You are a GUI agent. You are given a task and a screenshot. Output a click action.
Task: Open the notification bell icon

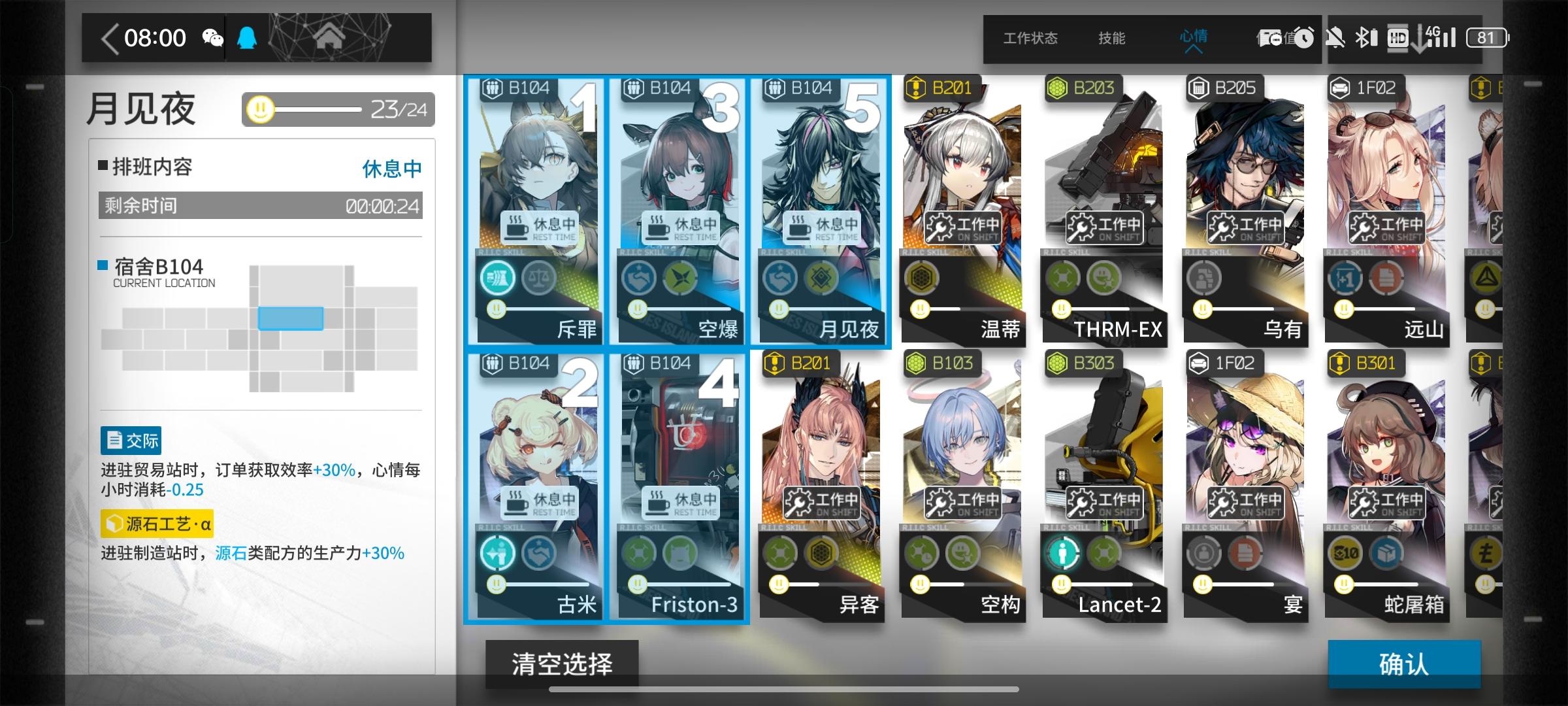tap(246, 37)
